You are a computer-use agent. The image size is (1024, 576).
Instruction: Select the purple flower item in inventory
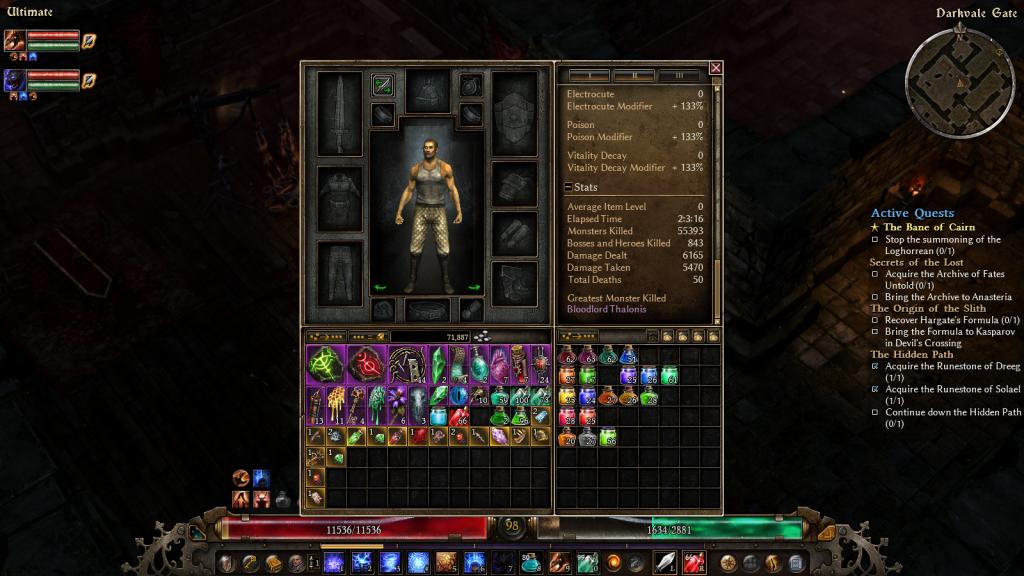(397, 405)
